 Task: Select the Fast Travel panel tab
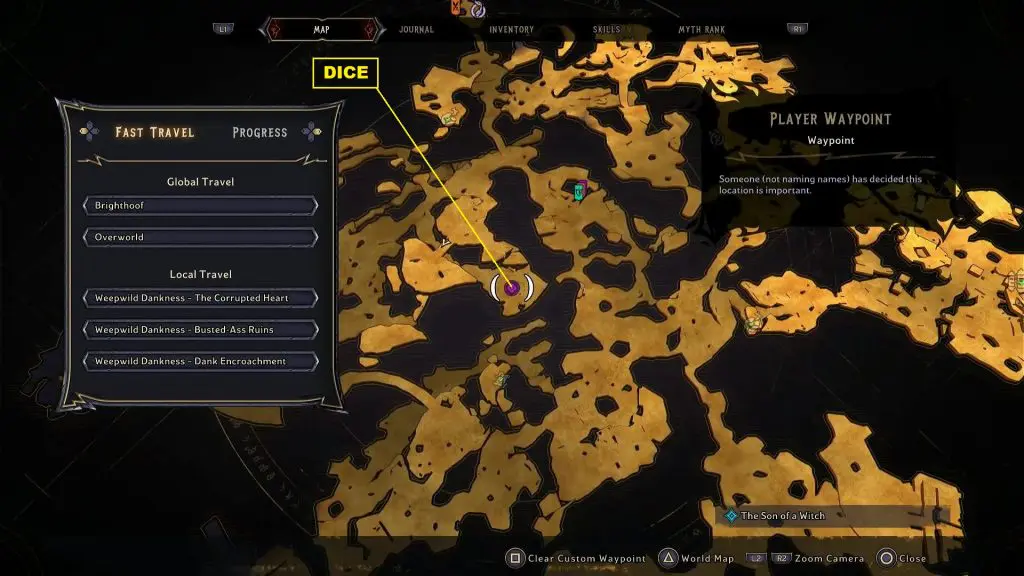click(154, 132)
